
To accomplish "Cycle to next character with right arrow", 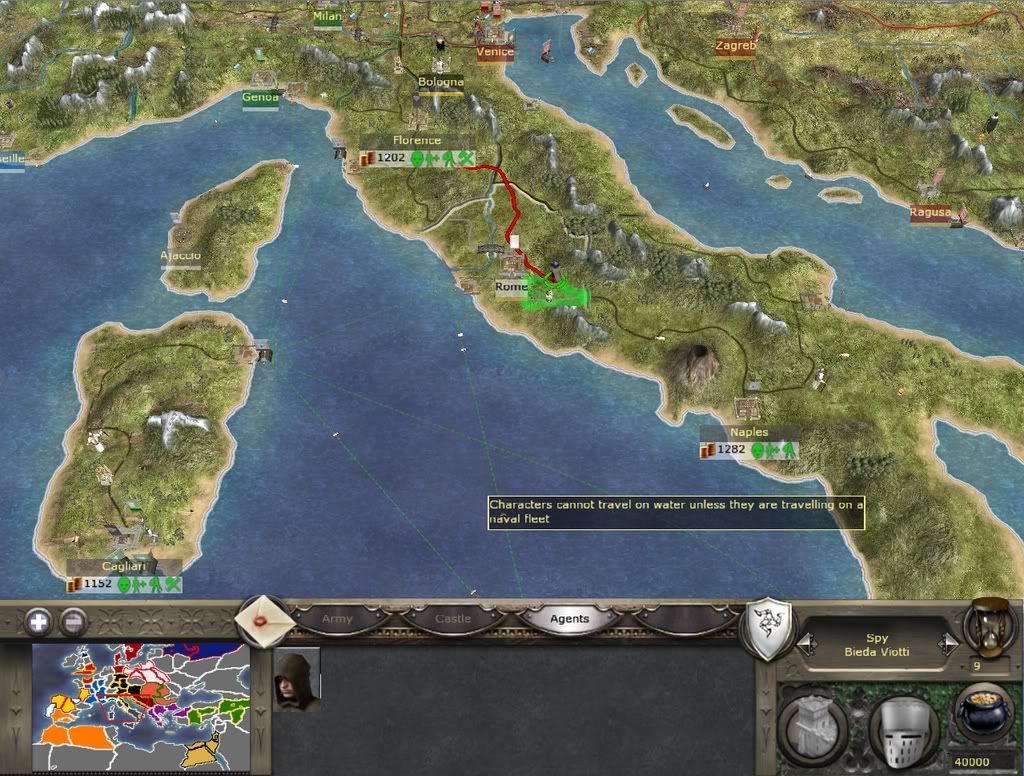I will pyautogui.click(x=949, y=645).
